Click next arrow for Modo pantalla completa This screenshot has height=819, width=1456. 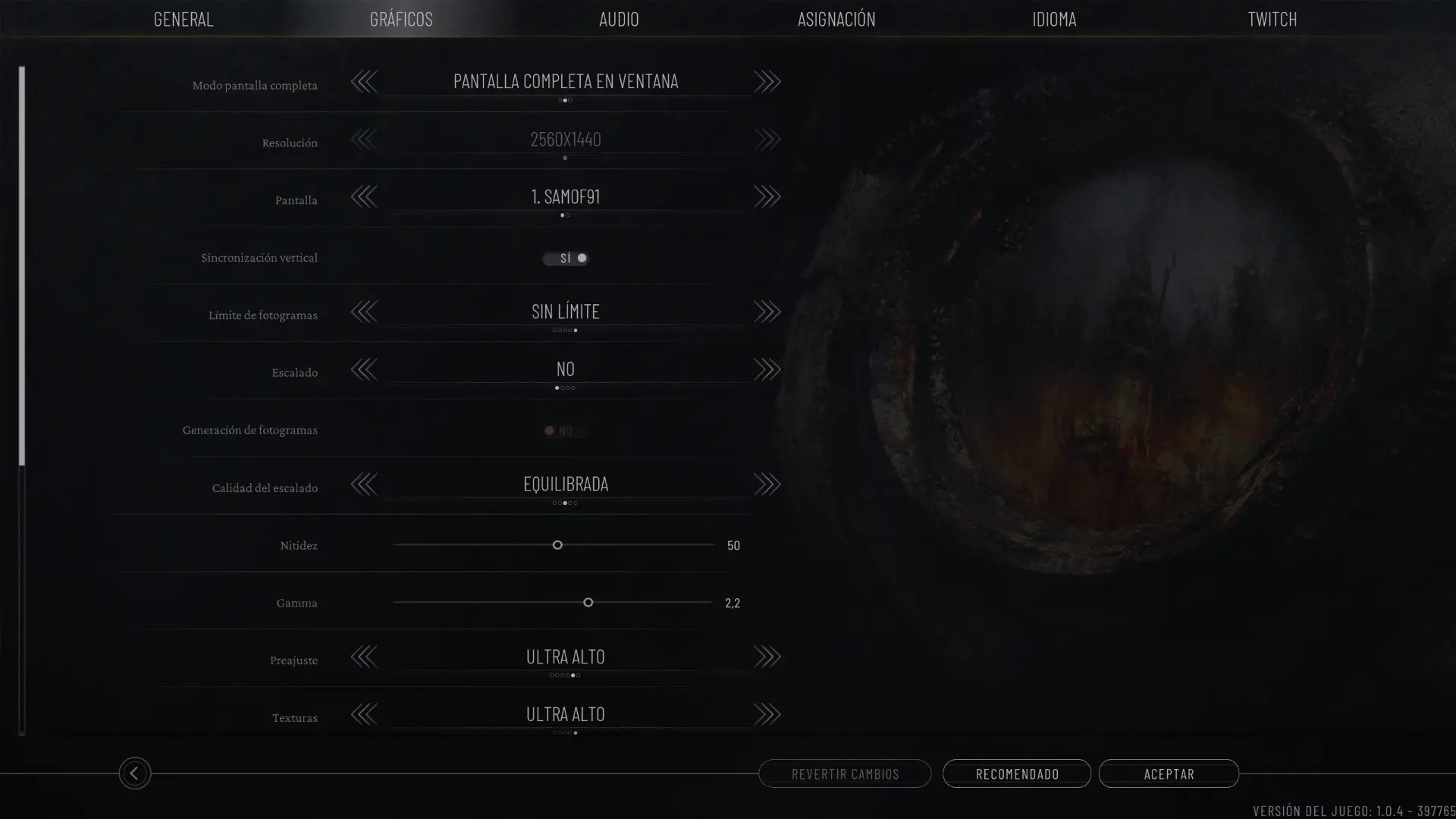[767, 82]
